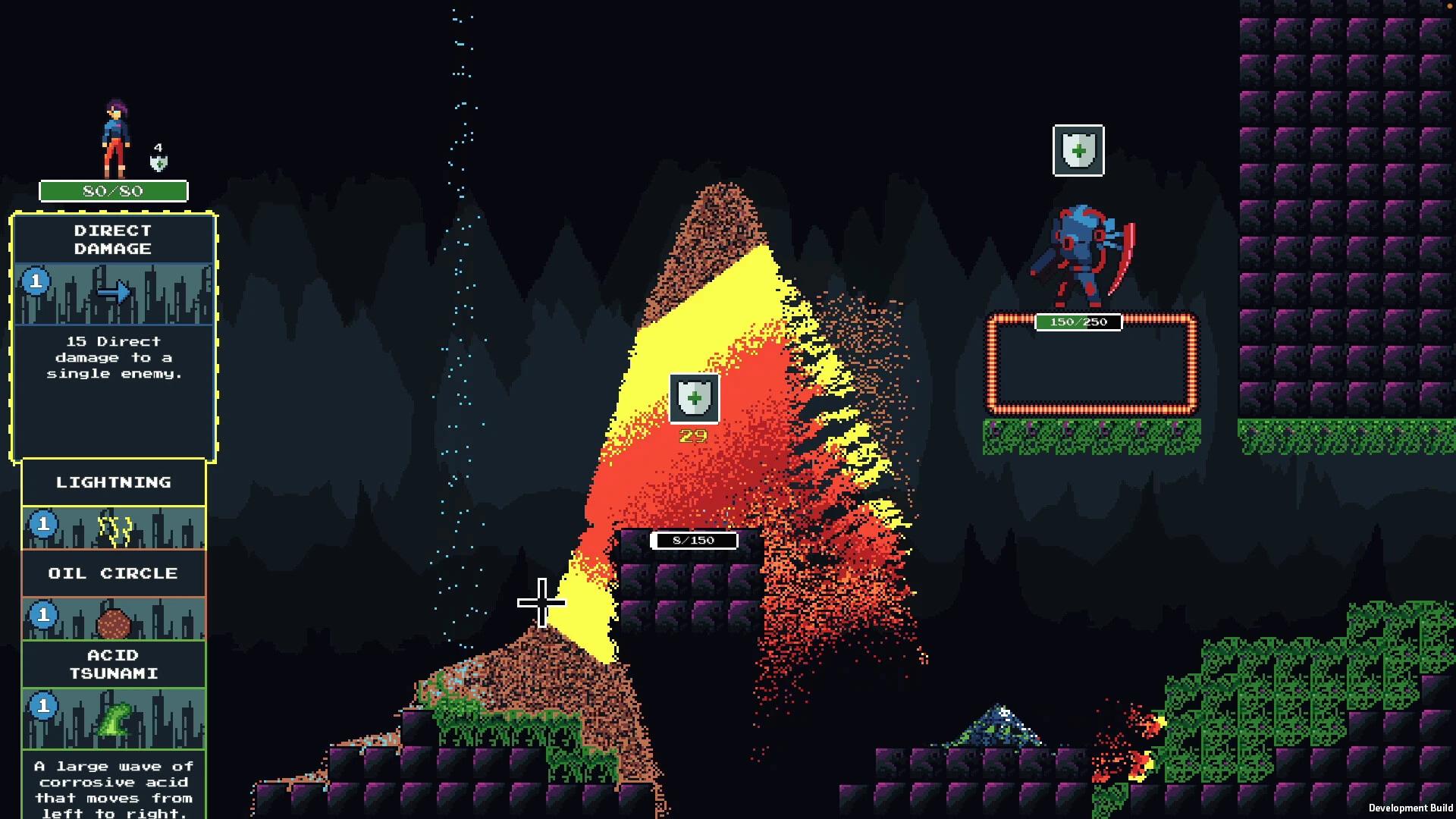Click the mana cost badge on Direct Damage card
The width and height of the screenshot is (1456, 819).
pyautogui.click(x=34, y=284)
